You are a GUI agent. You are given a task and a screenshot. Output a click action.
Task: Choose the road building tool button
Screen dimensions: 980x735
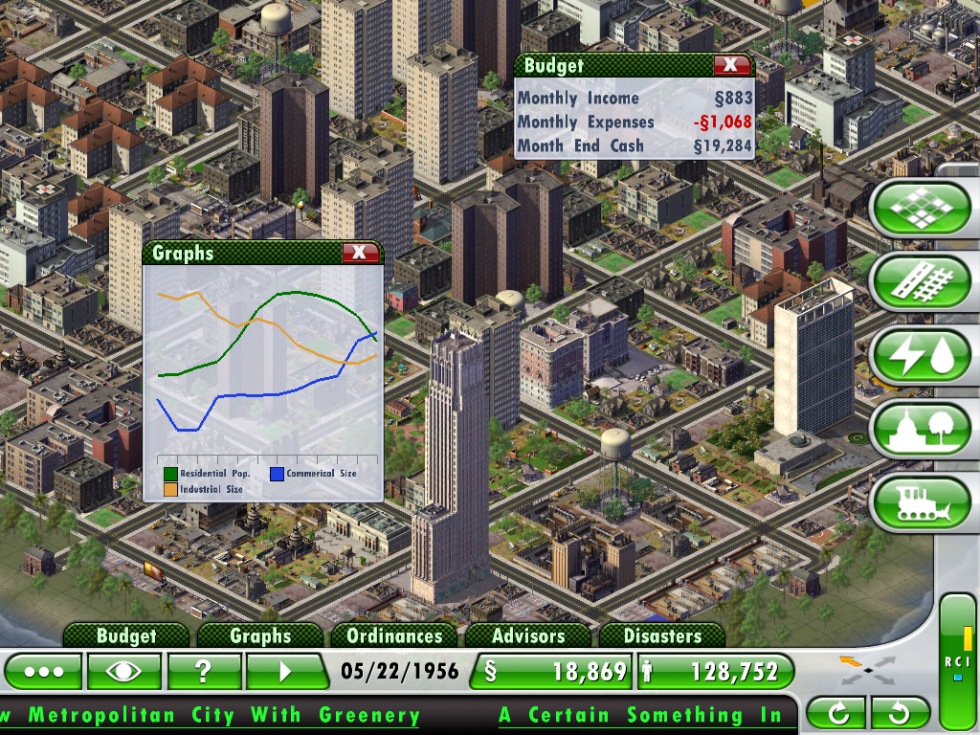click(x=921, y=282)
